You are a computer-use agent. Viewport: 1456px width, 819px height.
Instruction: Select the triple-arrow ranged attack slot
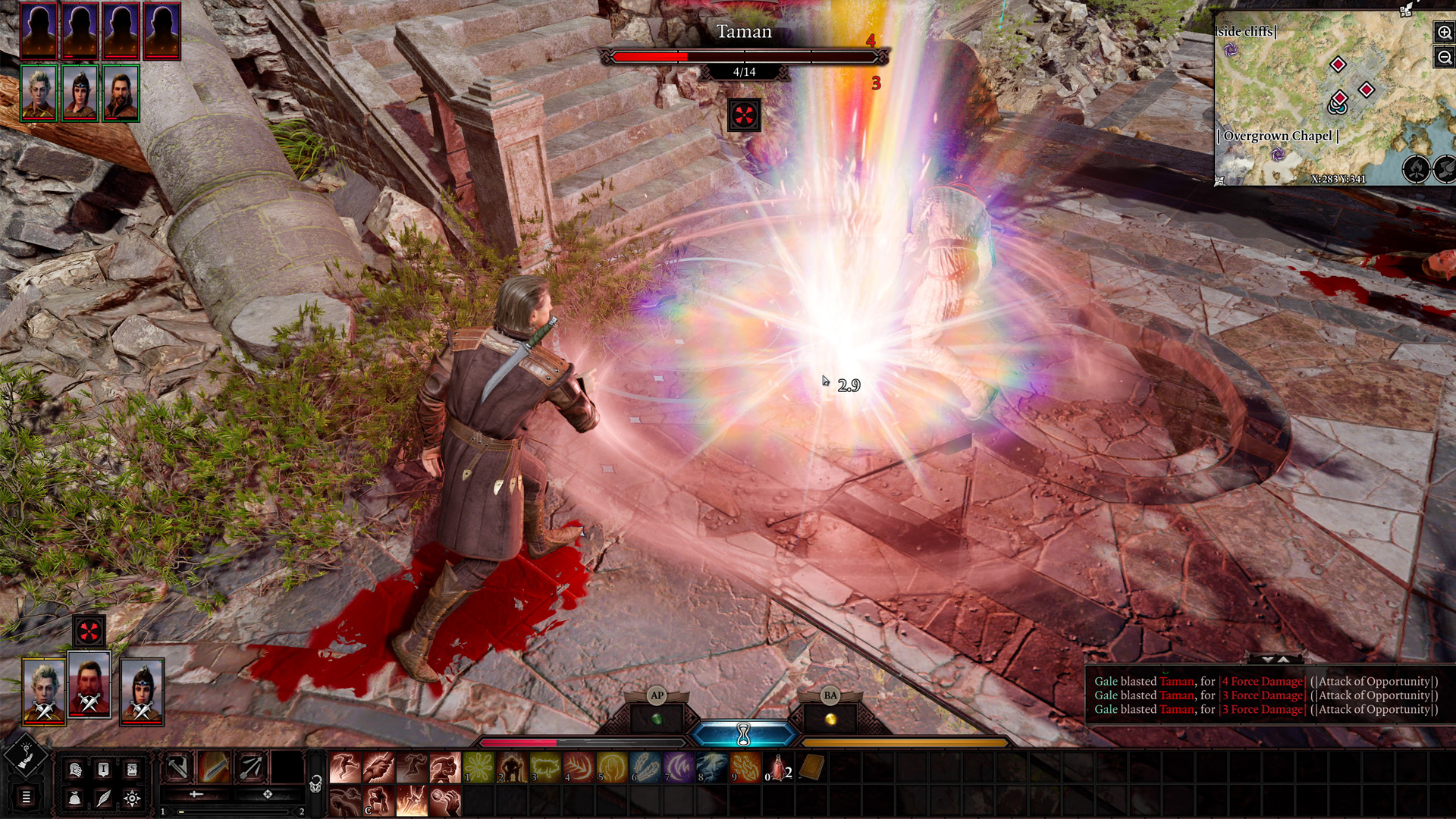pos(250,768)
